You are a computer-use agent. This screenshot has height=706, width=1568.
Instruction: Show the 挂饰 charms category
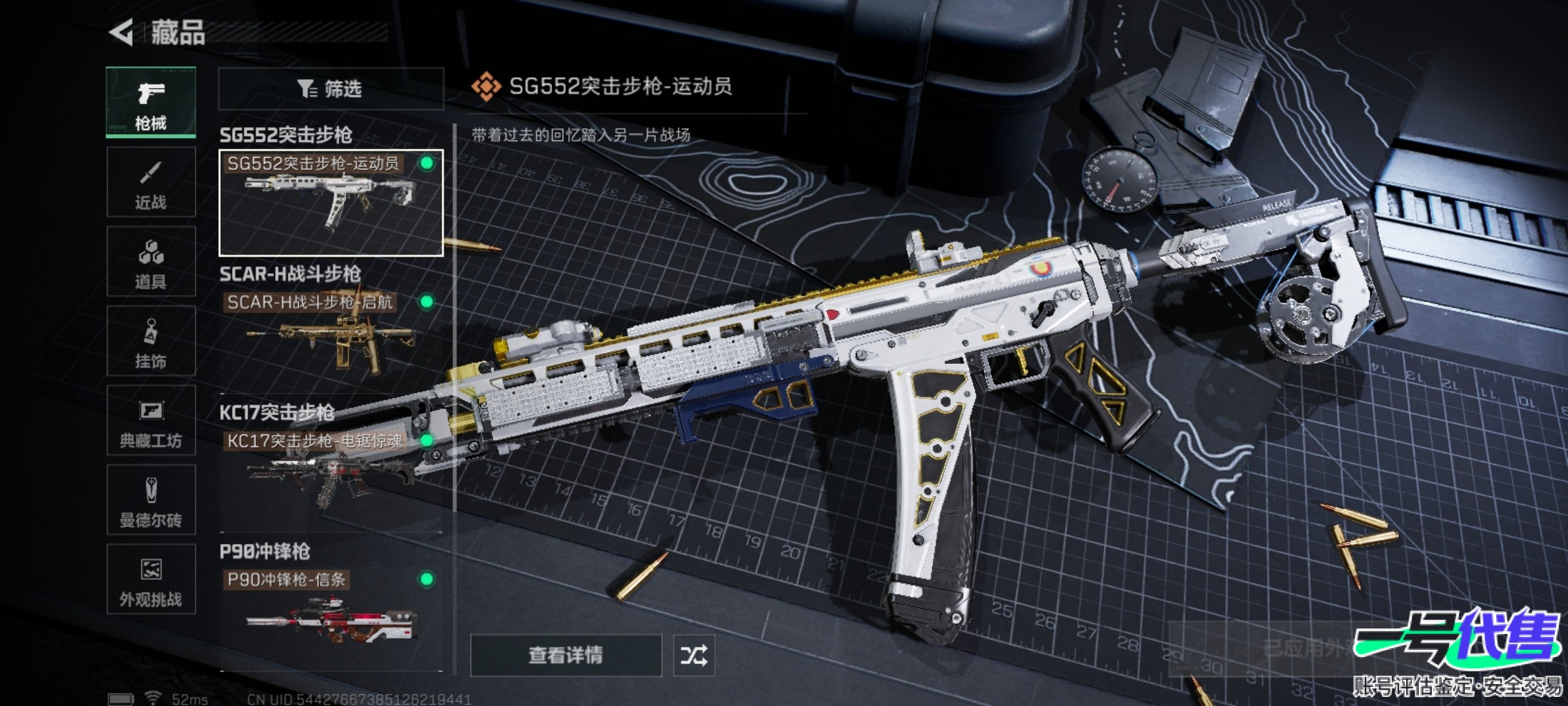pos(151,341)
